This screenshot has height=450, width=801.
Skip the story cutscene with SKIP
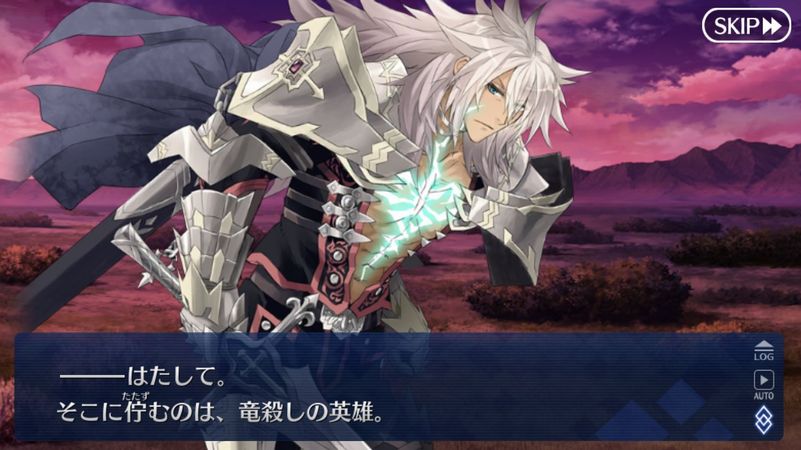coord(746,25)
